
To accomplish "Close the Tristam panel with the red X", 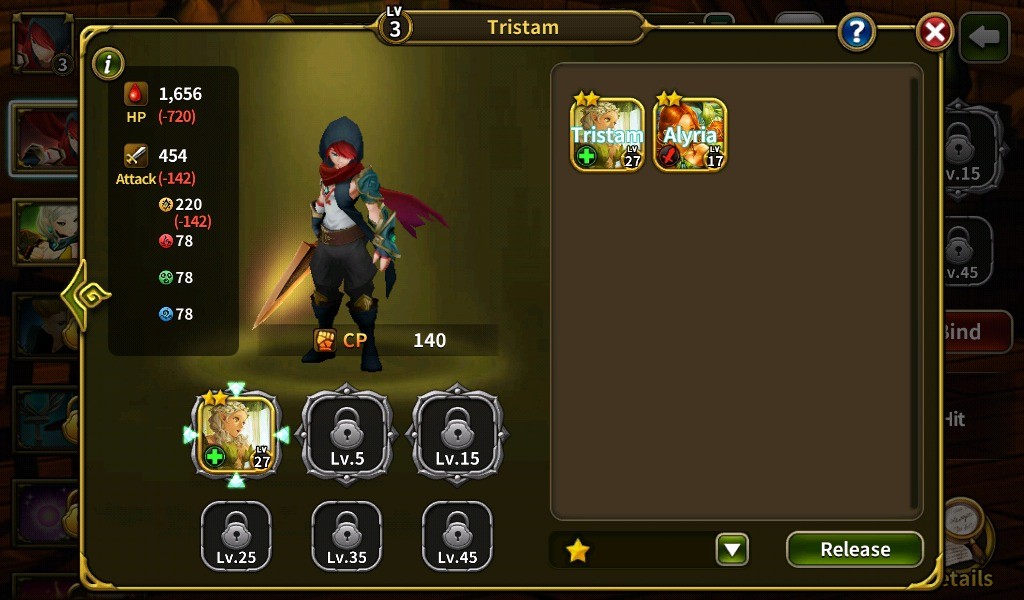I will click(935, 33).
